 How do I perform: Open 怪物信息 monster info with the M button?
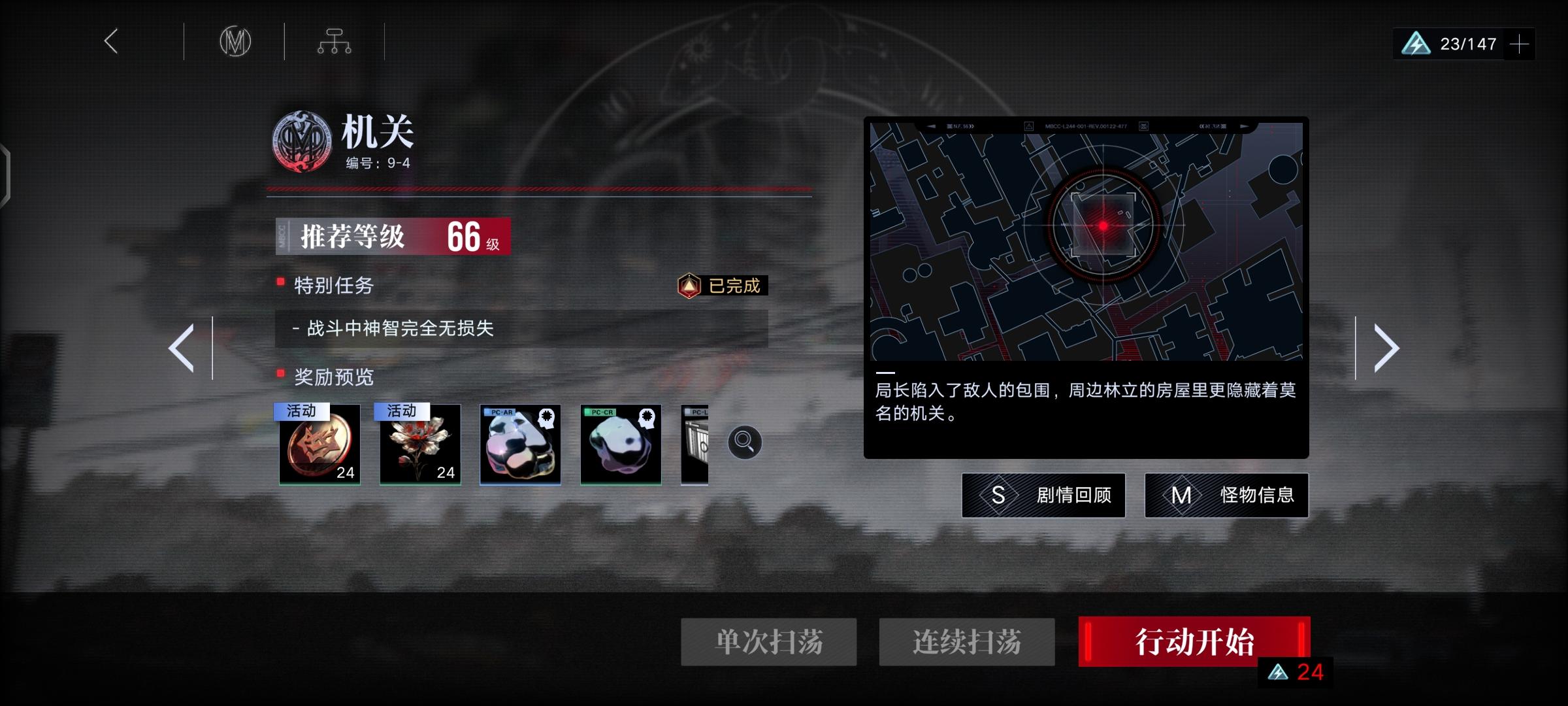click(x=1226, y=496)
